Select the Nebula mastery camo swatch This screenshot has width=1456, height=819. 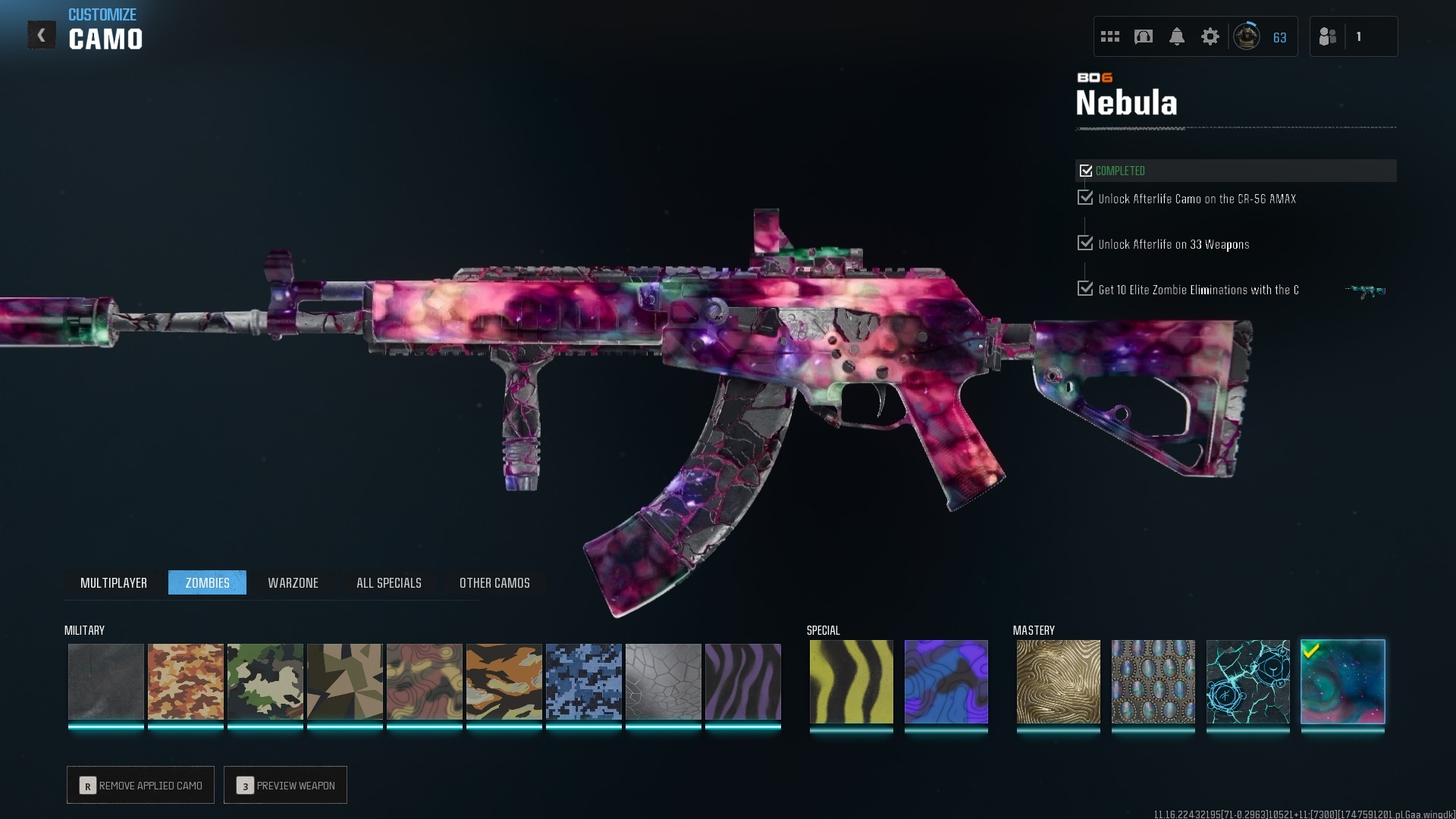click(x=1342, y=682)
